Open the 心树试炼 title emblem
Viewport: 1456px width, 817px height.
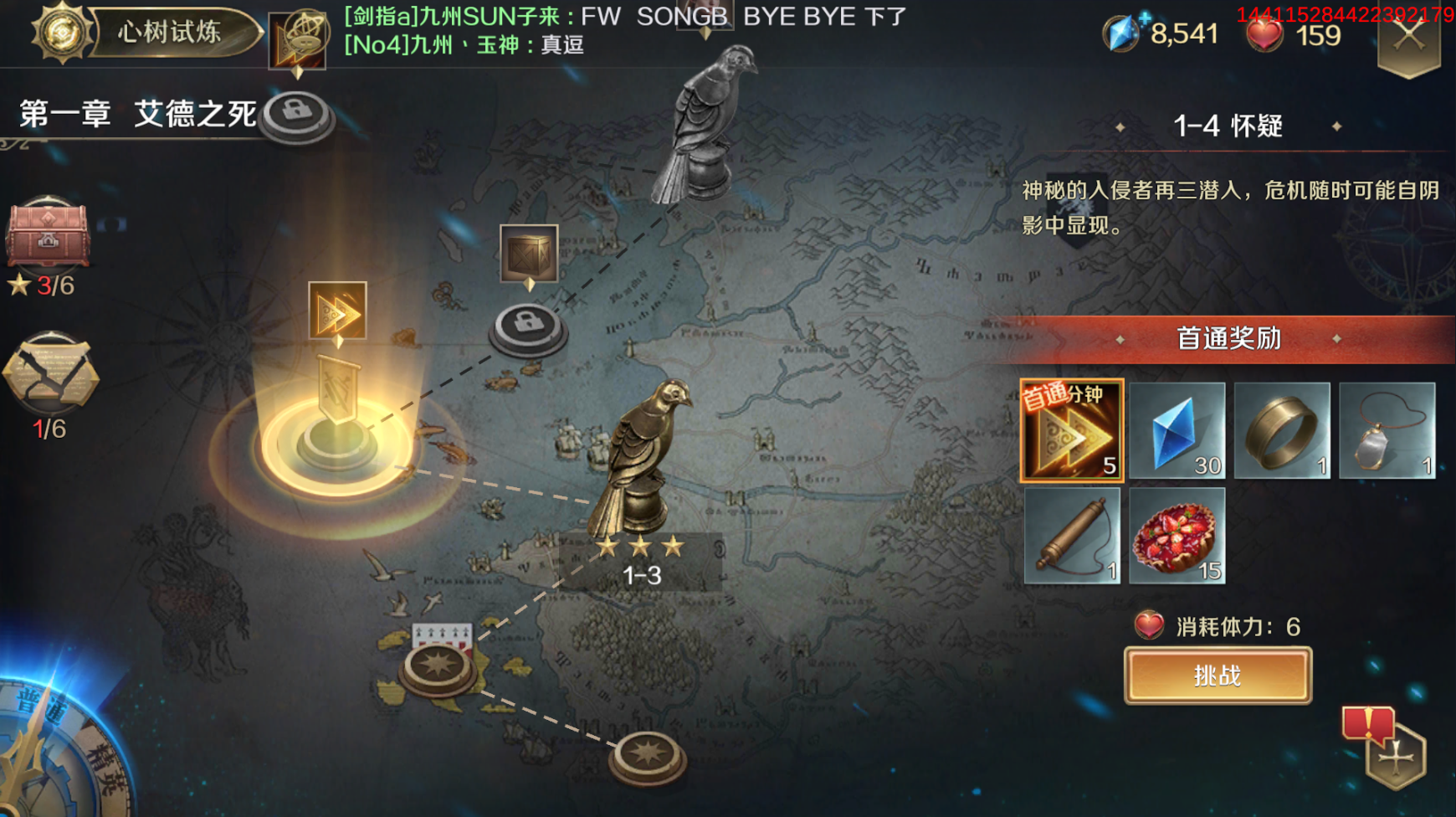[63, 32]
